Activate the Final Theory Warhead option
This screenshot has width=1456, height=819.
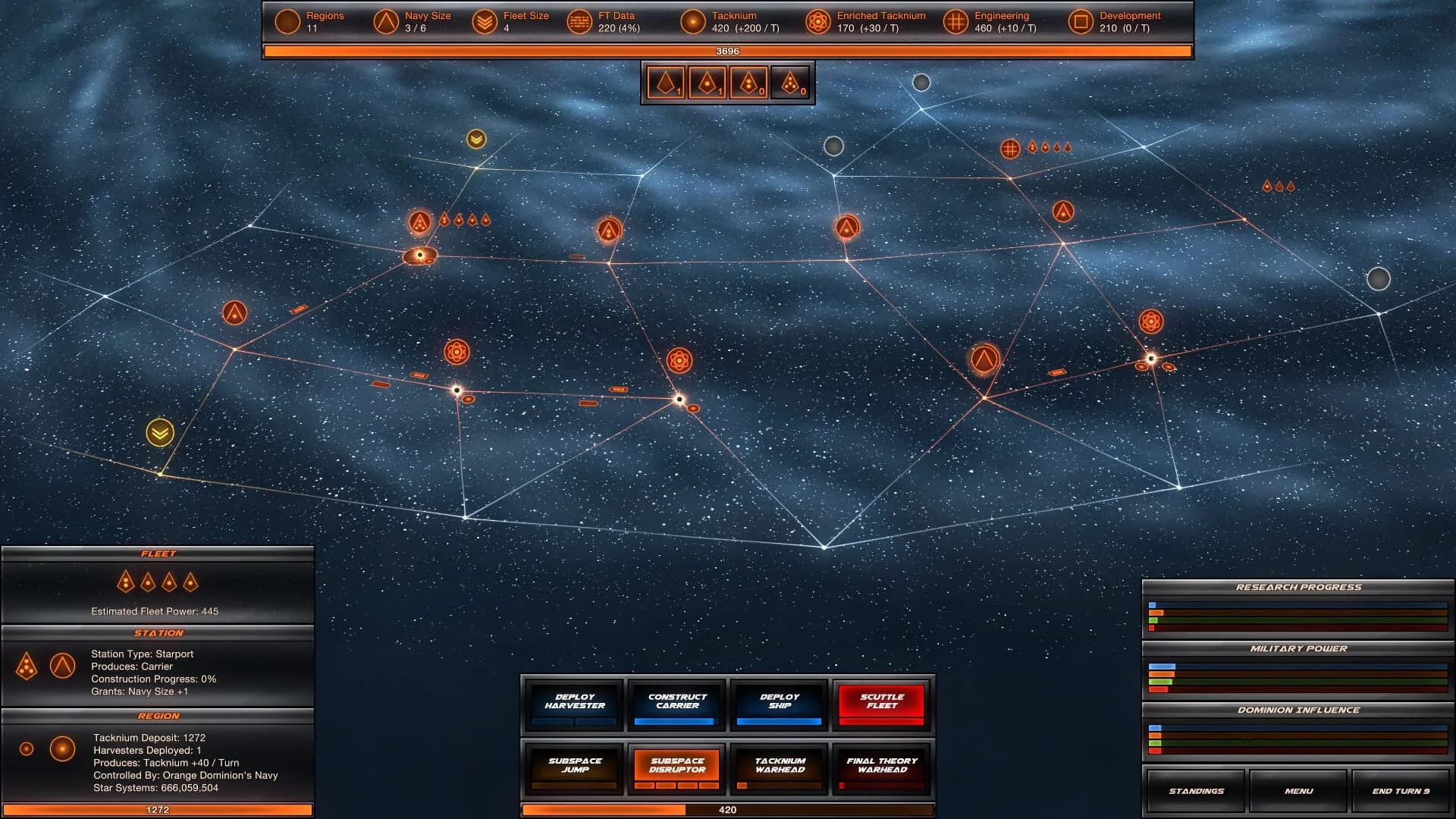(x=882, y=764)
